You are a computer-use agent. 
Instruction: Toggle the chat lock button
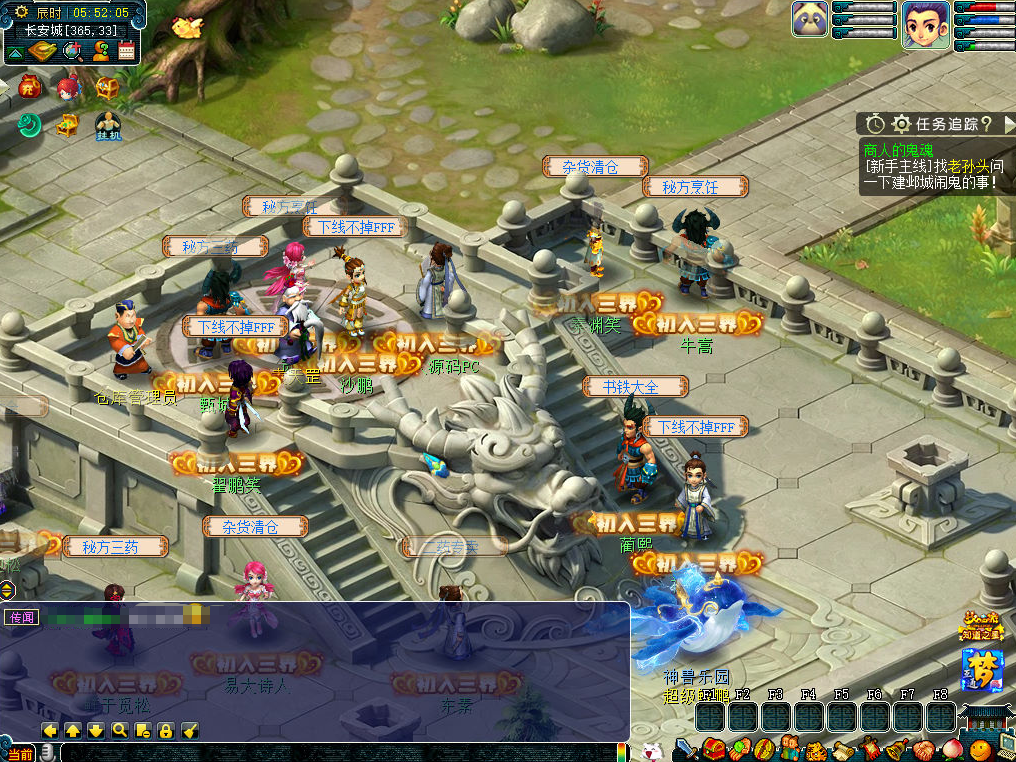[166, 731]
